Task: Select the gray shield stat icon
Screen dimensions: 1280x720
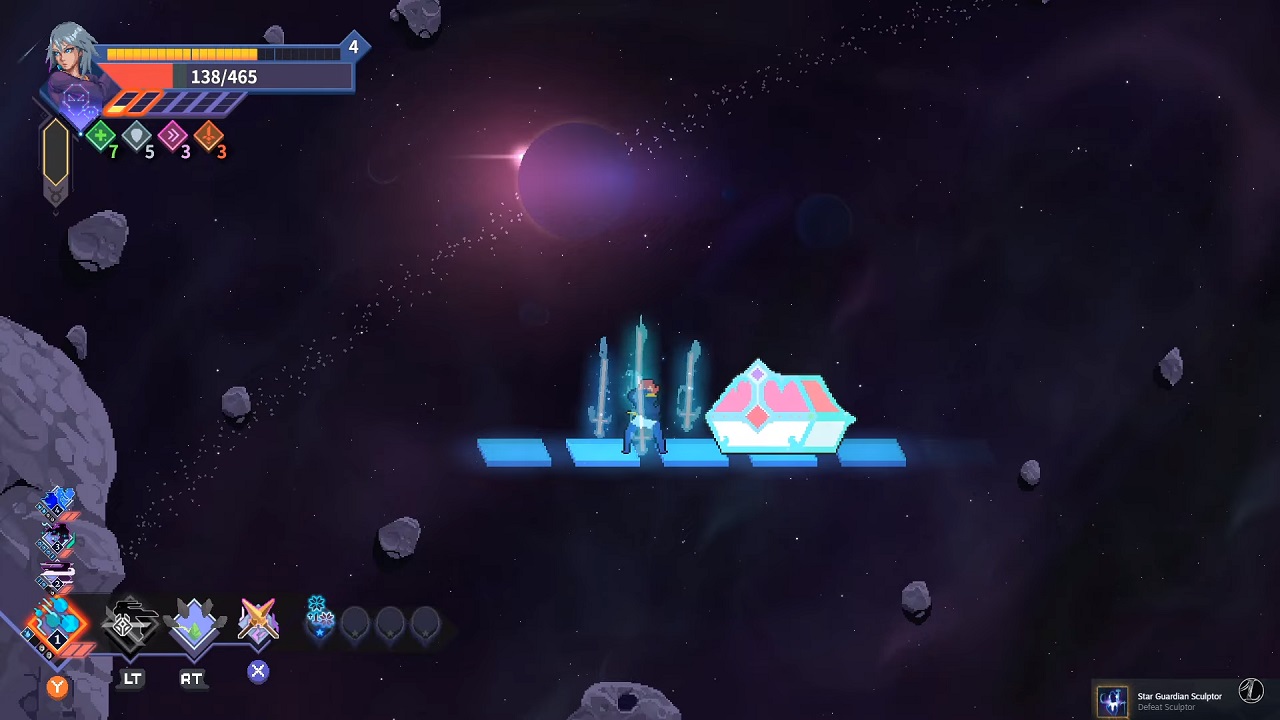Action: [137, 136]
